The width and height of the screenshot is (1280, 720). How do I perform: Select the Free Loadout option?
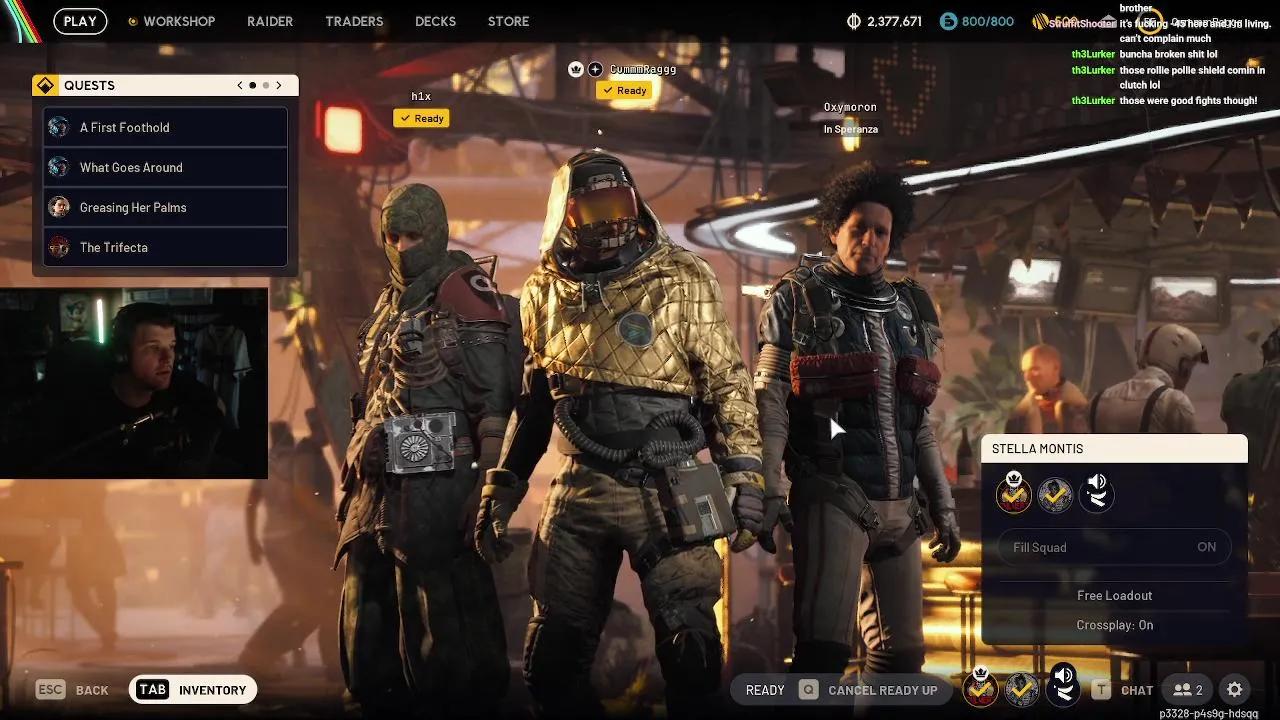click(1114, 595)
